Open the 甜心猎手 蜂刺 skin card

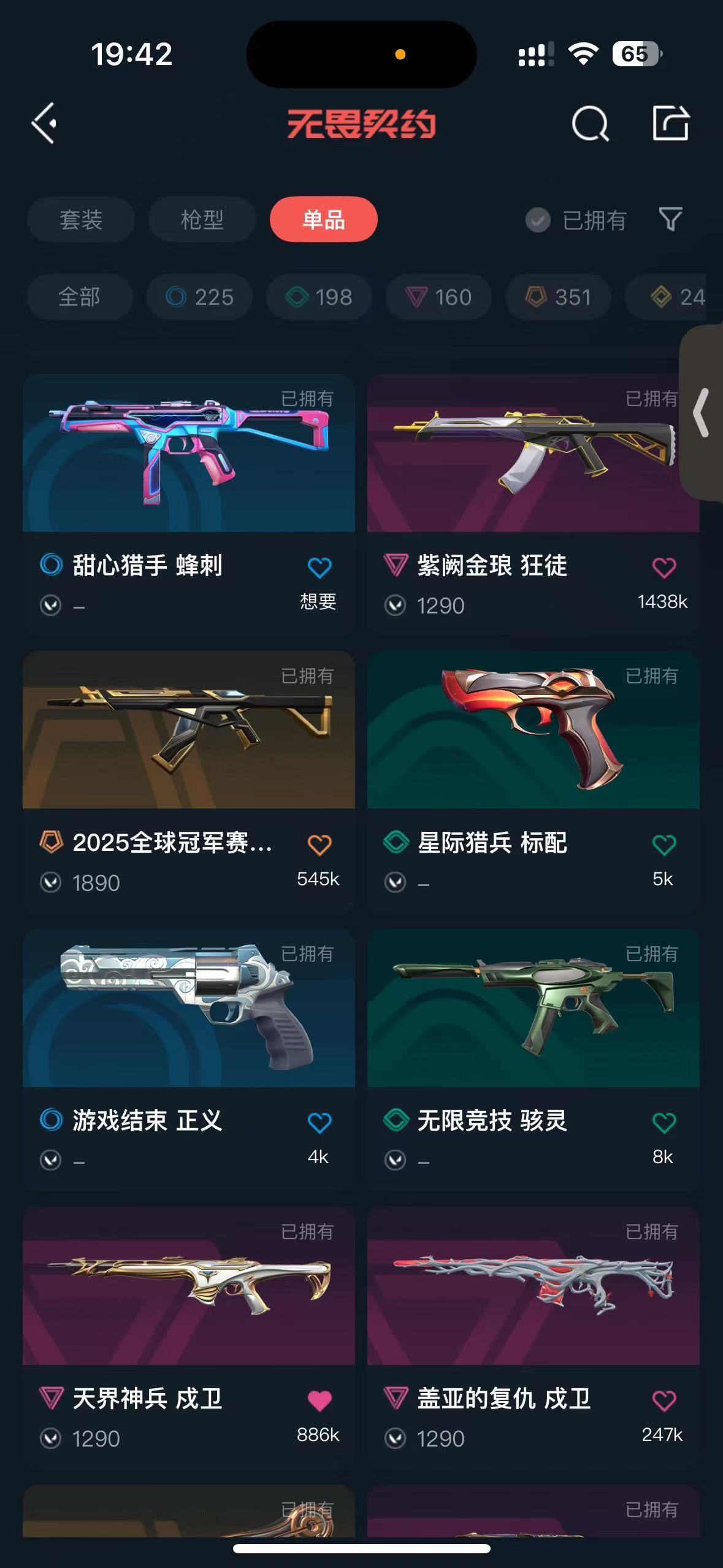click(x=188, y=454)
